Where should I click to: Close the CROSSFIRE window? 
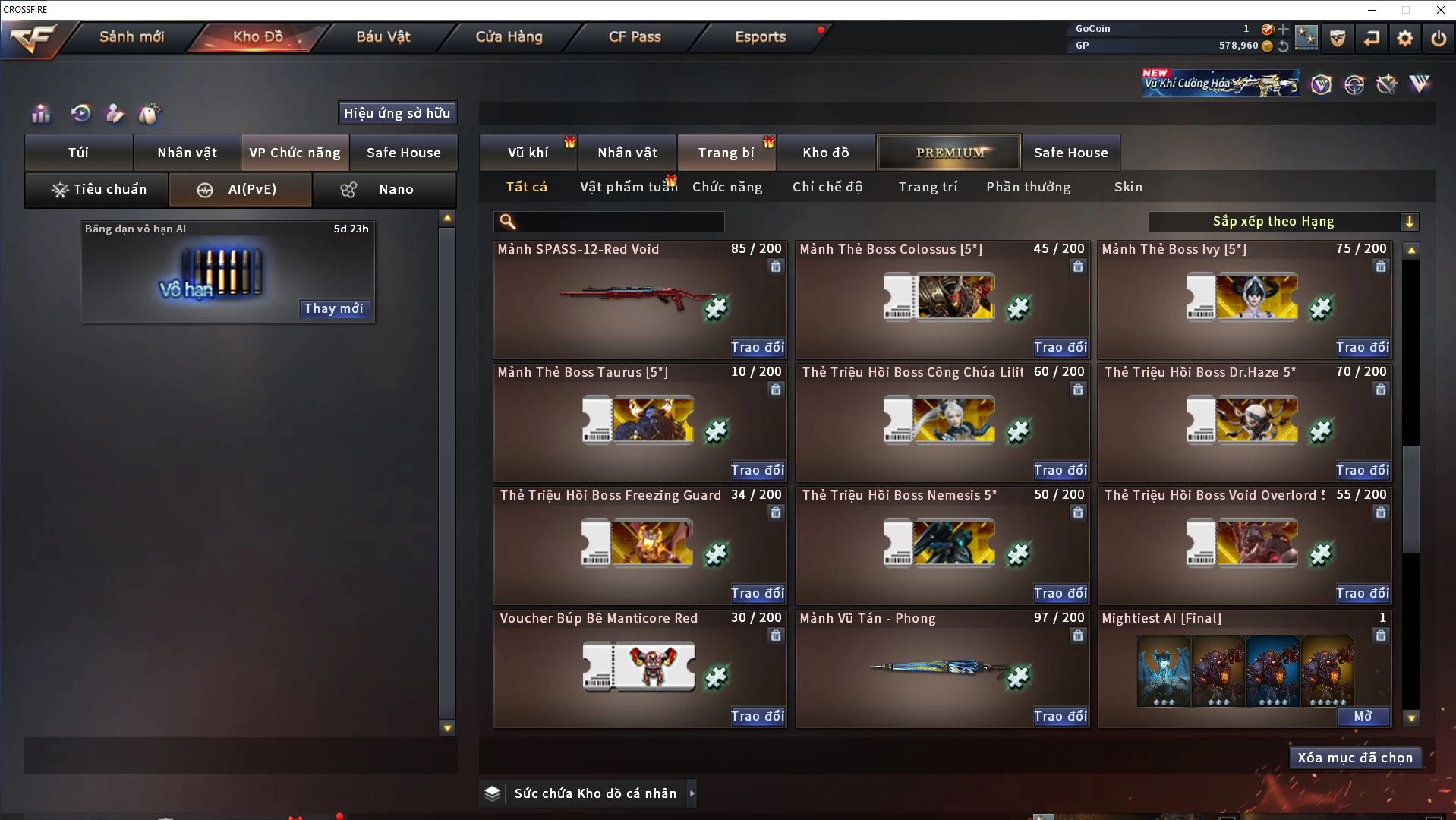click(1440, 10)
